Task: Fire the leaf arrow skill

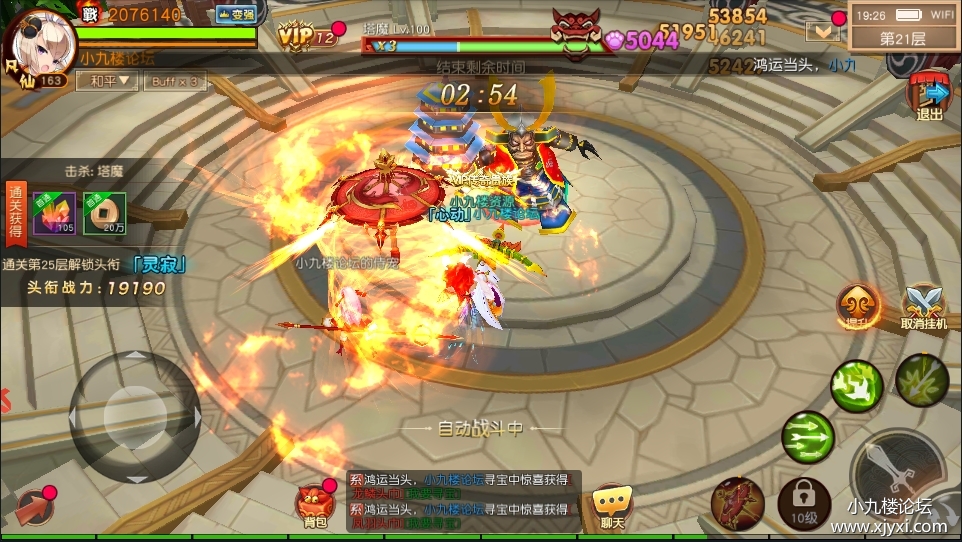Action: [922, 379]
